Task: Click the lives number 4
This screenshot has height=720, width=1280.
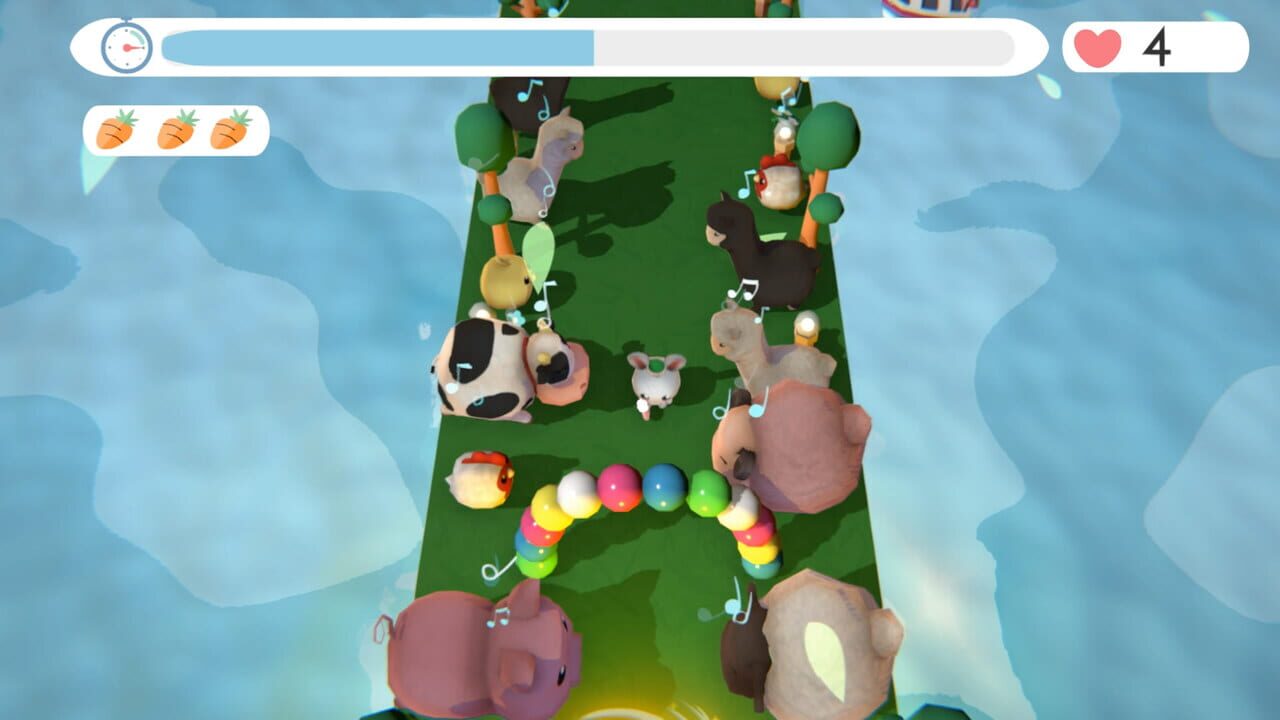Action: (x=1158, y=45)
